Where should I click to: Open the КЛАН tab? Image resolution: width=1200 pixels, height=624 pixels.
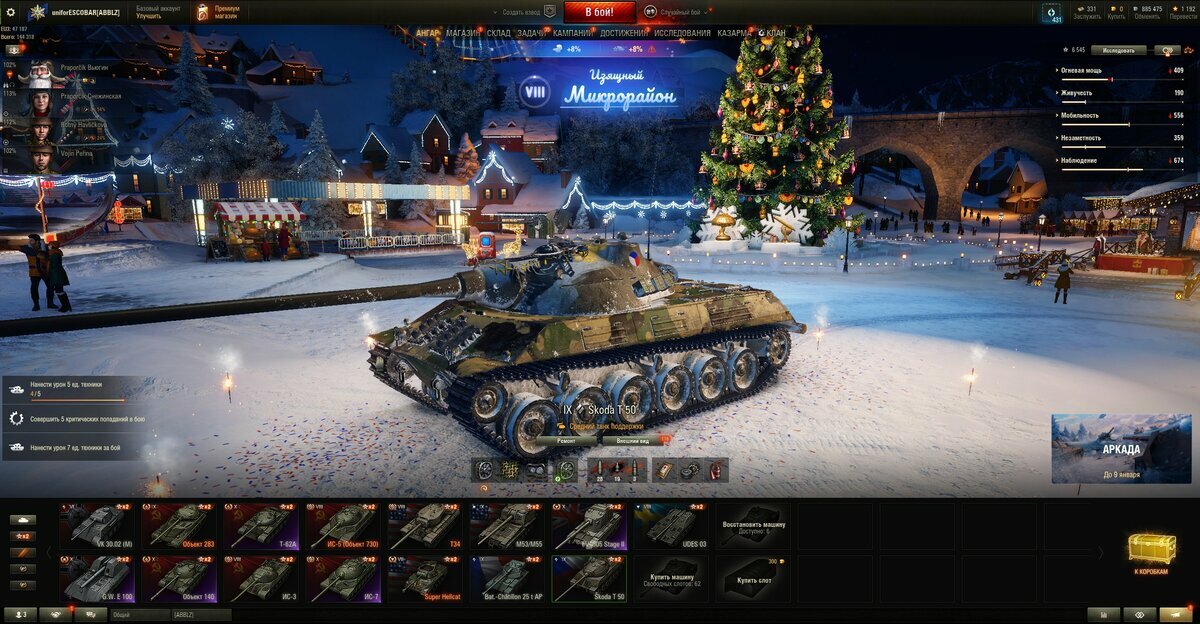pos(774,33)
